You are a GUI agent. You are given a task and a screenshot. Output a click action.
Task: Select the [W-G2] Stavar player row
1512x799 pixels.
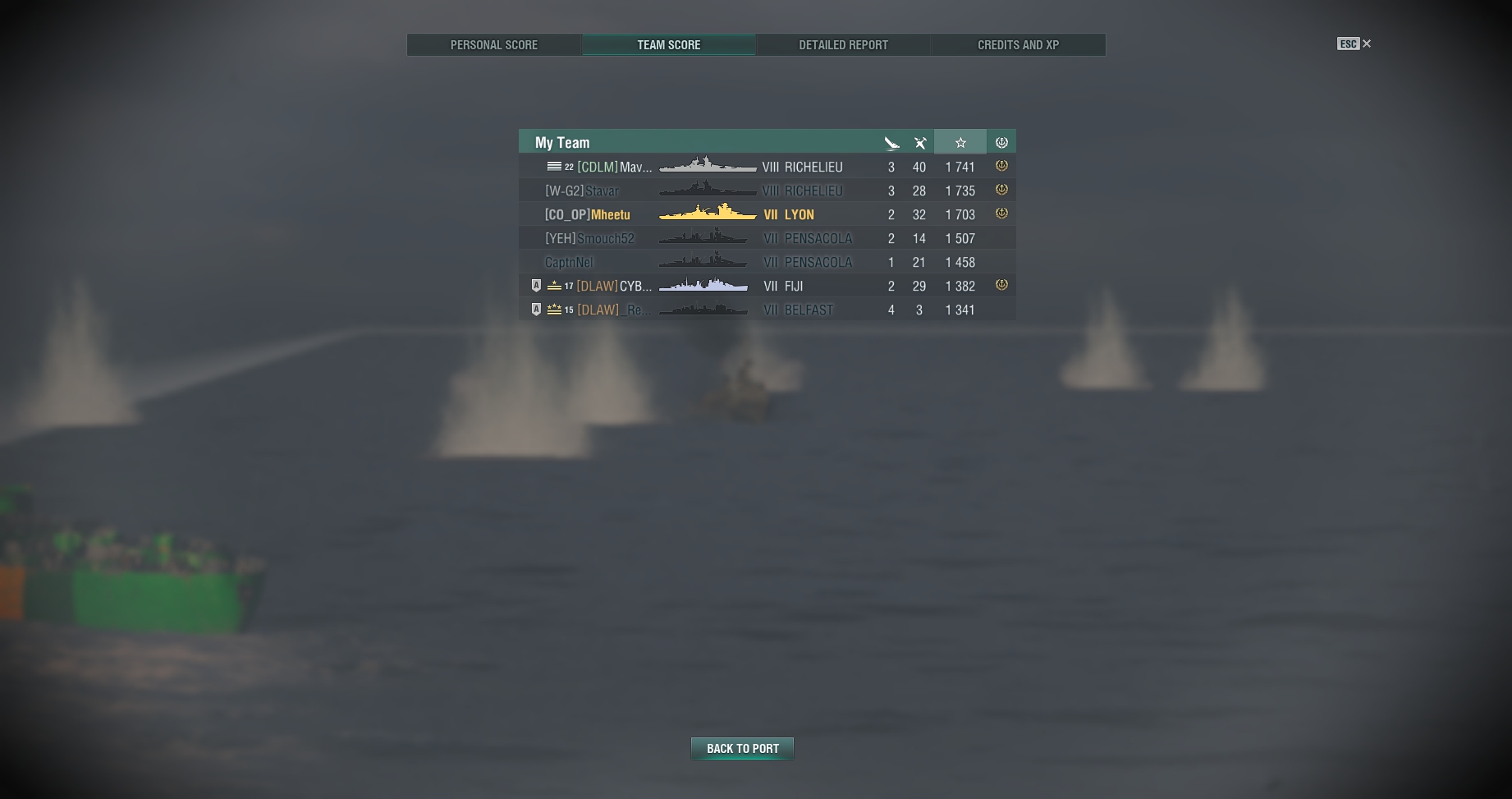(x=767, y=191)
